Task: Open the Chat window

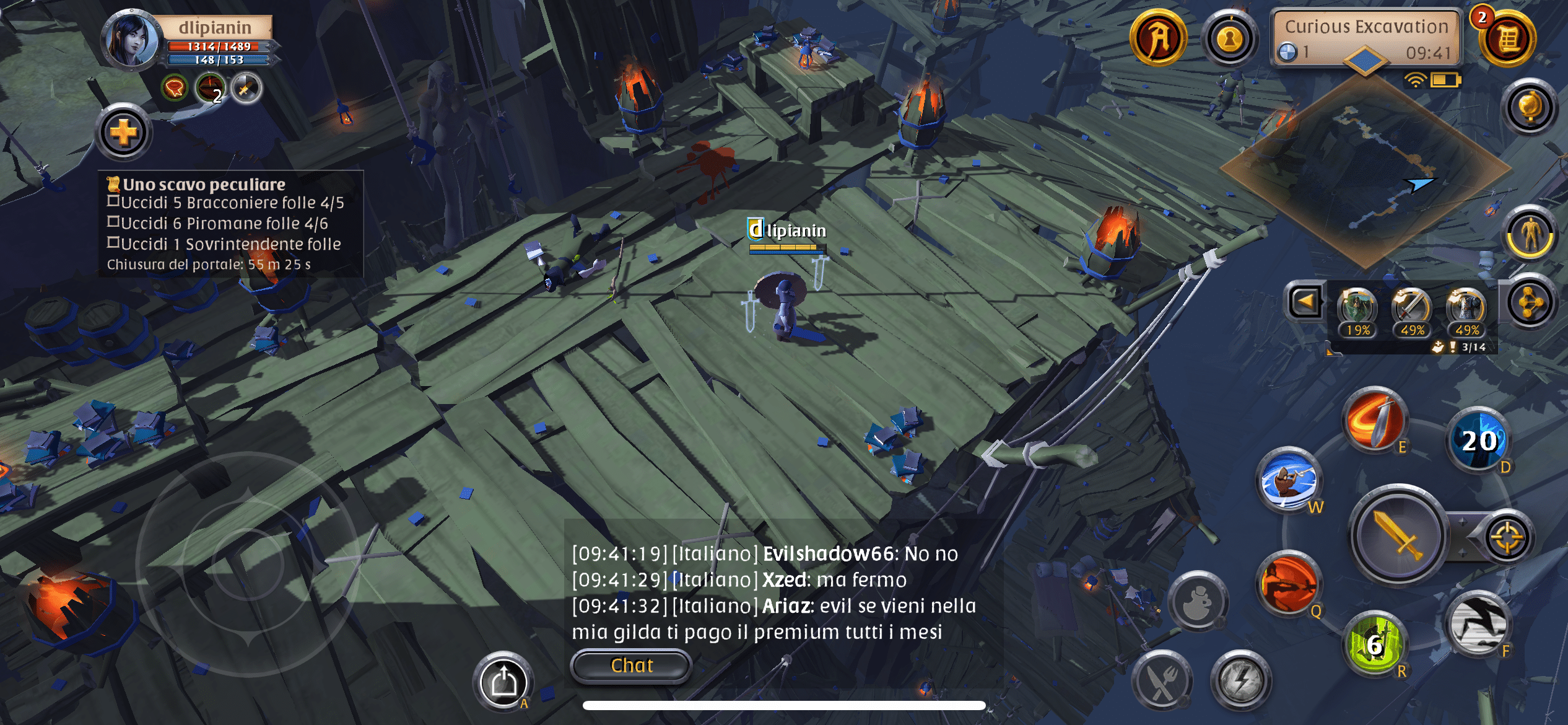Action: point(630,666)
